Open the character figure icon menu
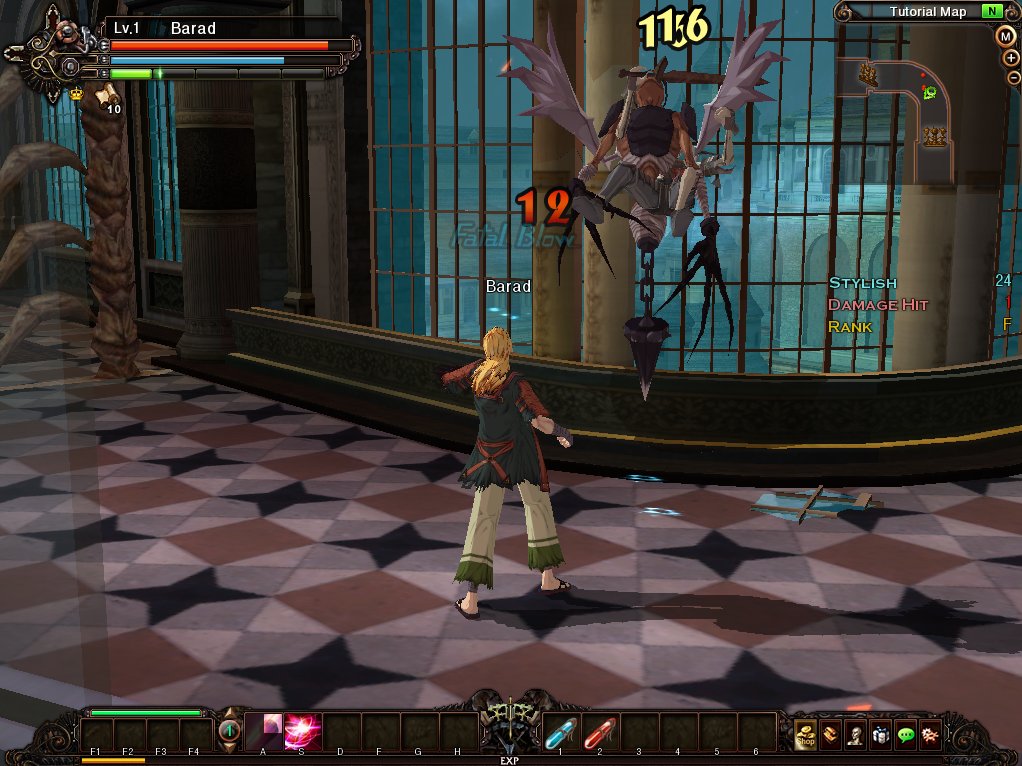Image resolution: width=1022 pixels, height=766 pixels. [x=855, y=736]
